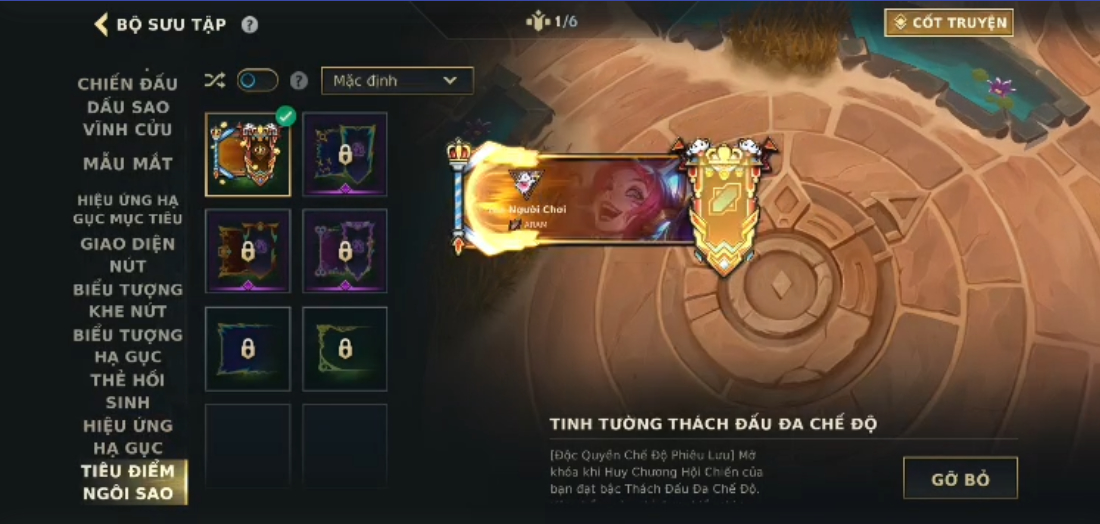Open the Cốt Truyện button
The height and width of the screenshot is (524, 1100).
(x=948, y=22)
